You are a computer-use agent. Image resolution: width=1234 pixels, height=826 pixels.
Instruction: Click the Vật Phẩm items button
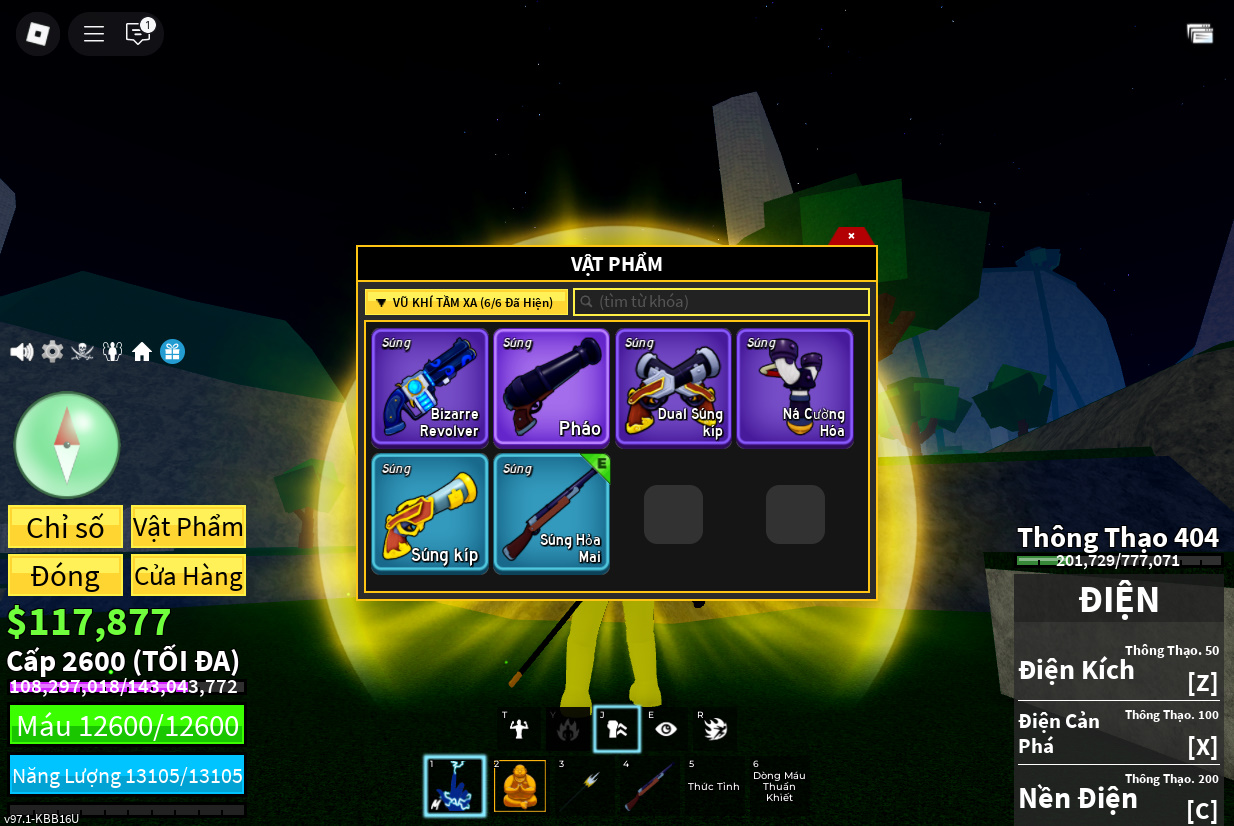pos(188,527)
